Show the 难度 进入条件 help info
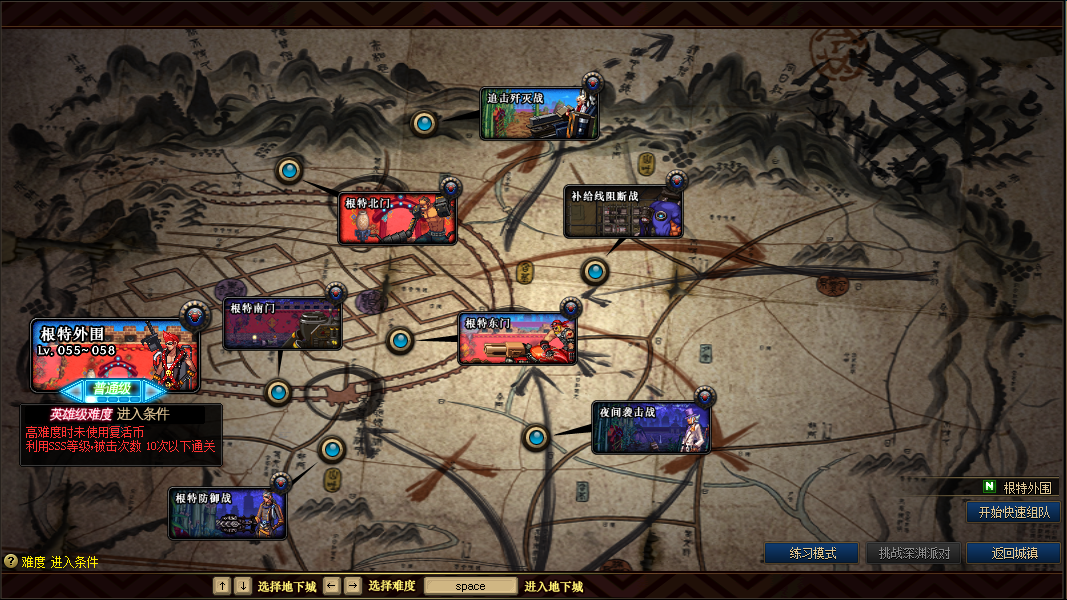The width and height of the screenshot is (1067, 600). [11, 562]
